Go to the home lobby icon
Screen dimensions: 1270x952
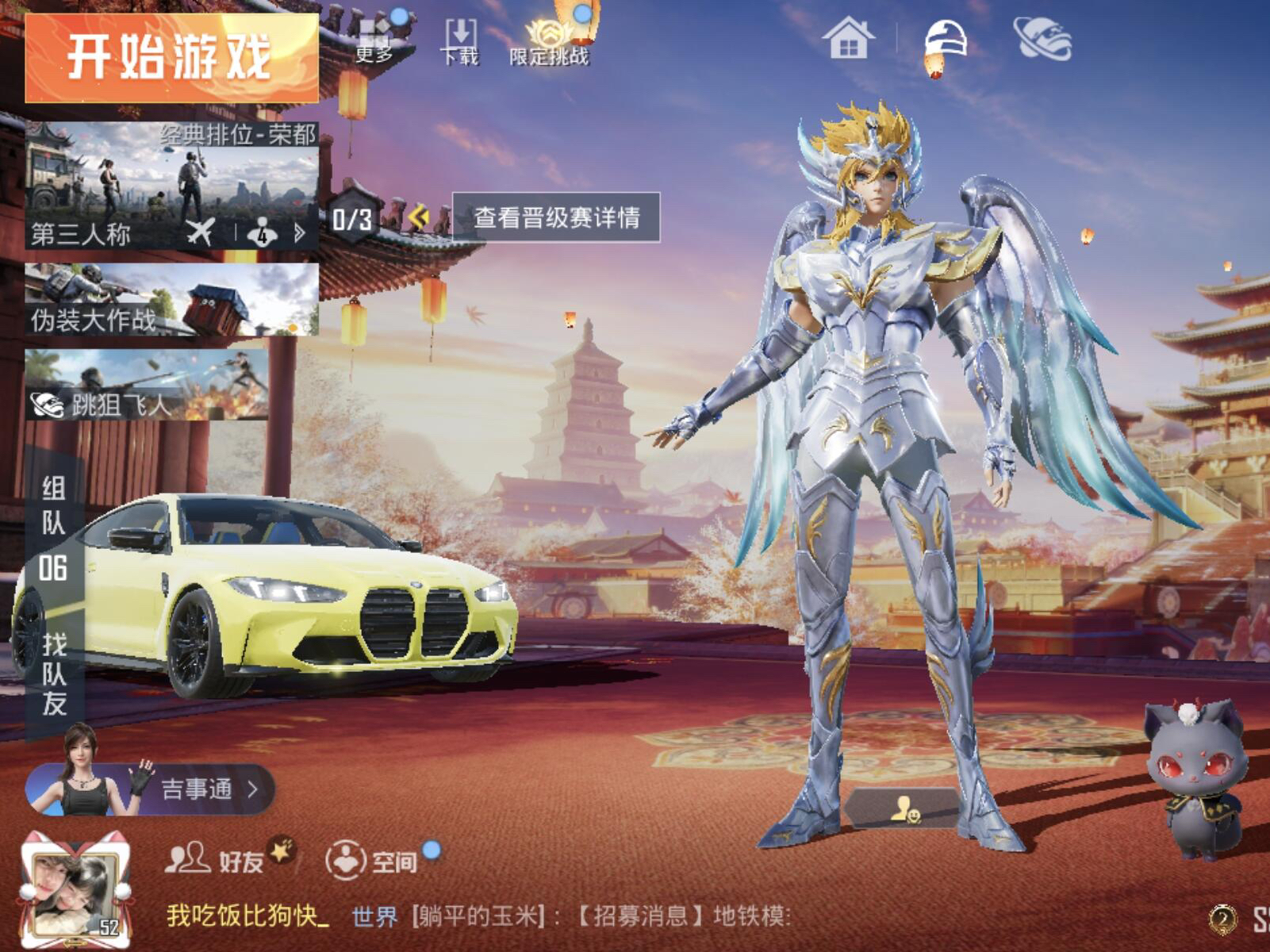pyautogui.click(x=848, y=40)
